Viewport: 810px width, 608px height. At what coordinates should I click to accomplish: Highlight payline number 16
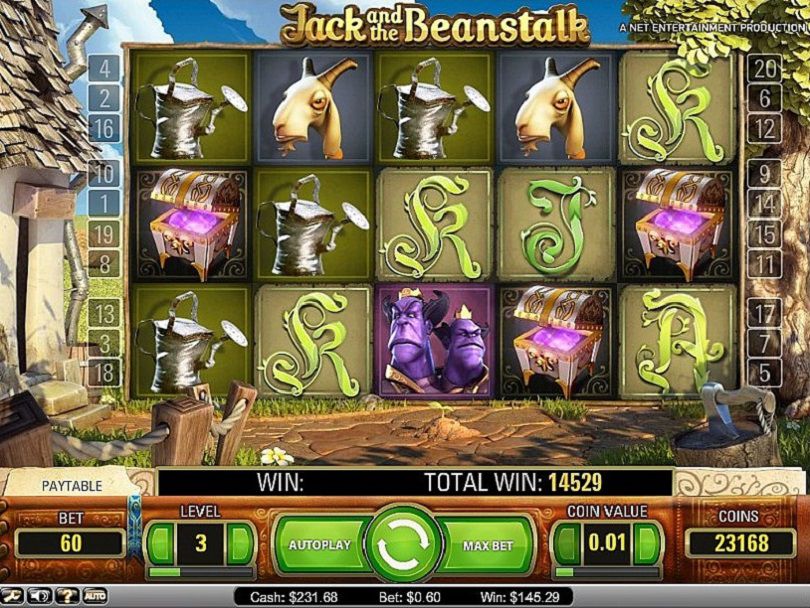(104, 129)
